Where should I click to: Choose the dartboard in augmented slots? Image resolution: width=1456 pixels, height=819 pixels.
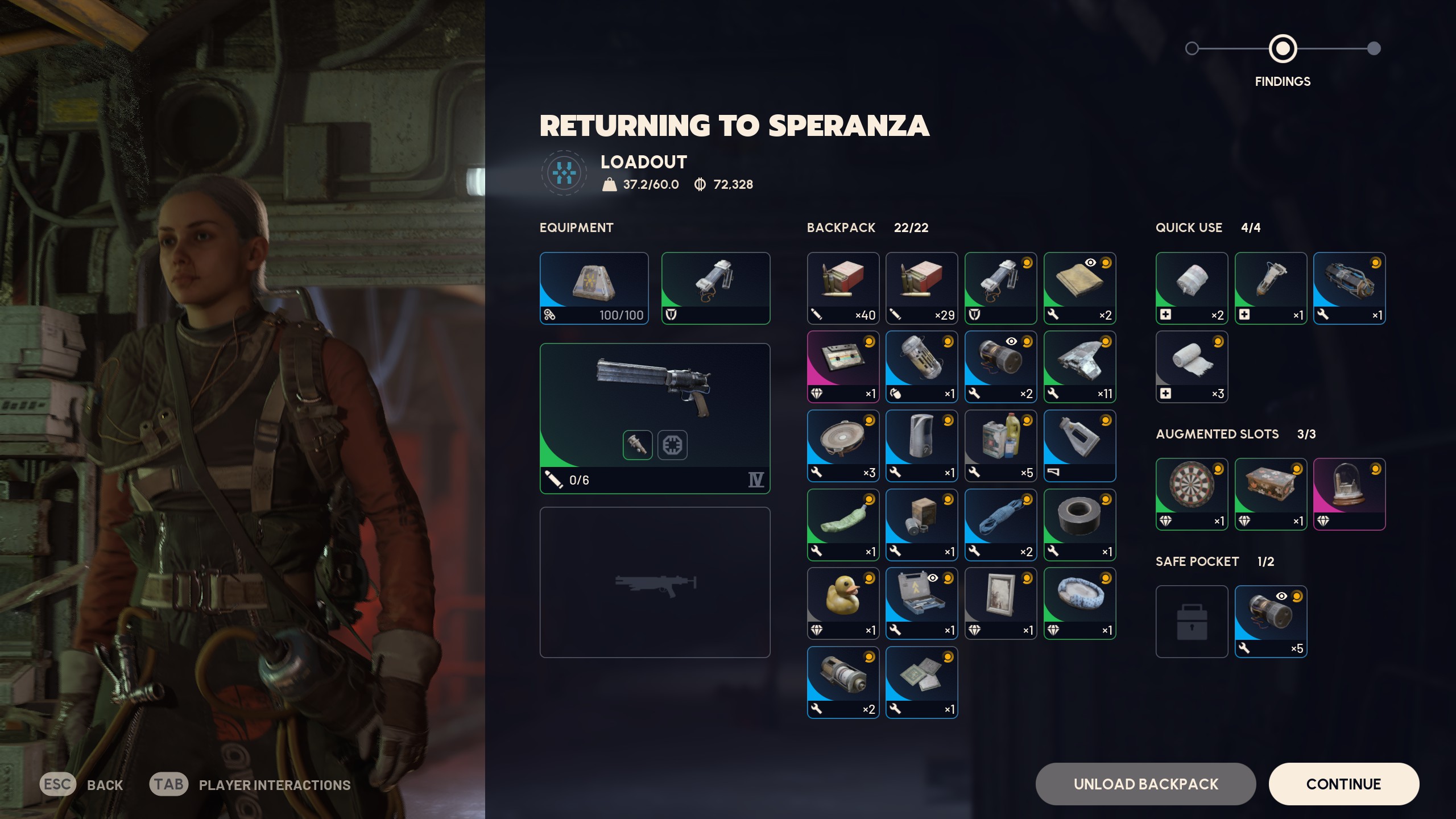pos(1192,494)
